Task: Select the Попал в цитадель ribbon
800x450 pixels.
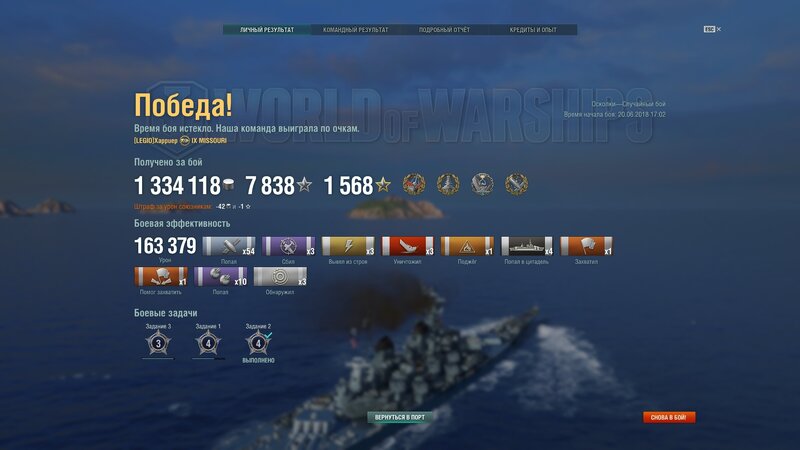Action: 527,246
